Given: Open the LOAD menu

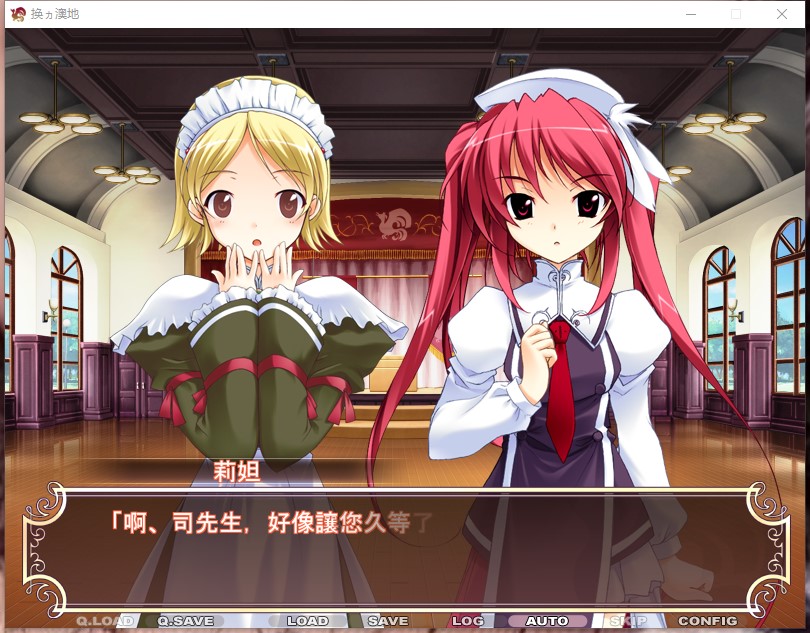Looking at the screenshot, I should [x=307, y=621].
